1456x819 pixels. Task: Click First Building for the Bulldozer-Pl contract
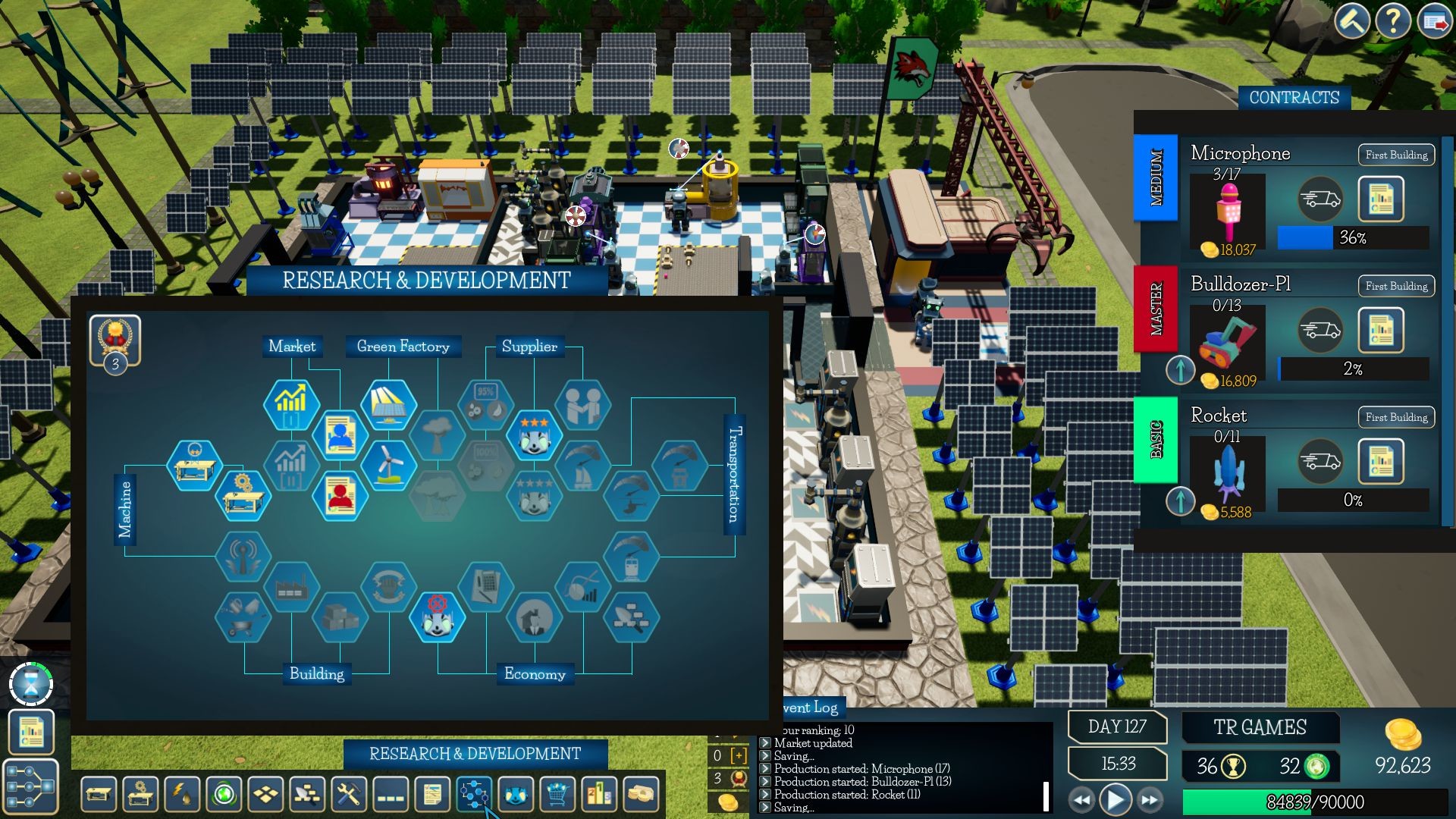coord(1395,286)
